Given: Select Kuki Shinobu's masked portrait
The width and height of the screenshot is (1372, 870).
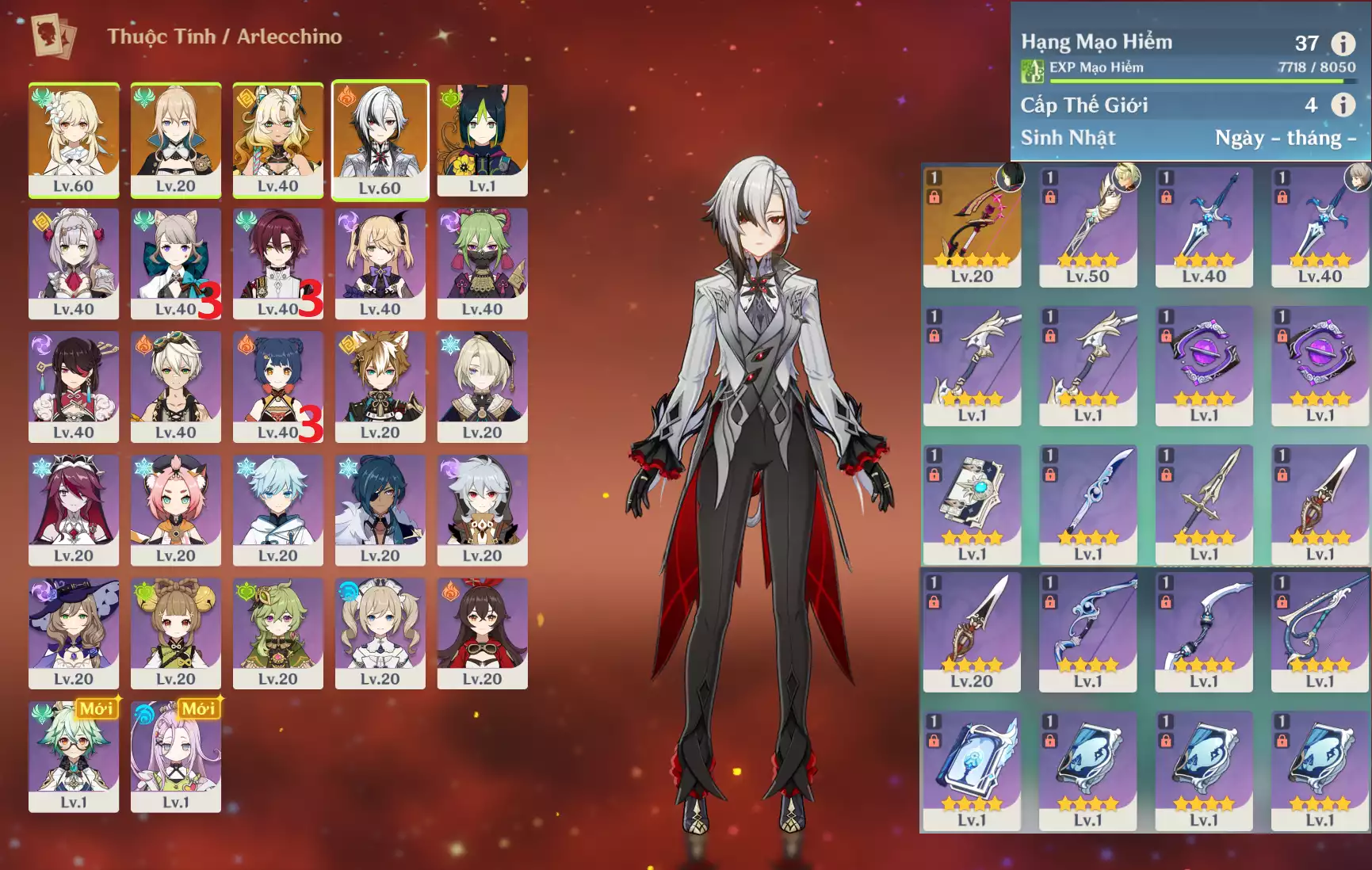Looking at the screenshot, I should coord(482,262).
